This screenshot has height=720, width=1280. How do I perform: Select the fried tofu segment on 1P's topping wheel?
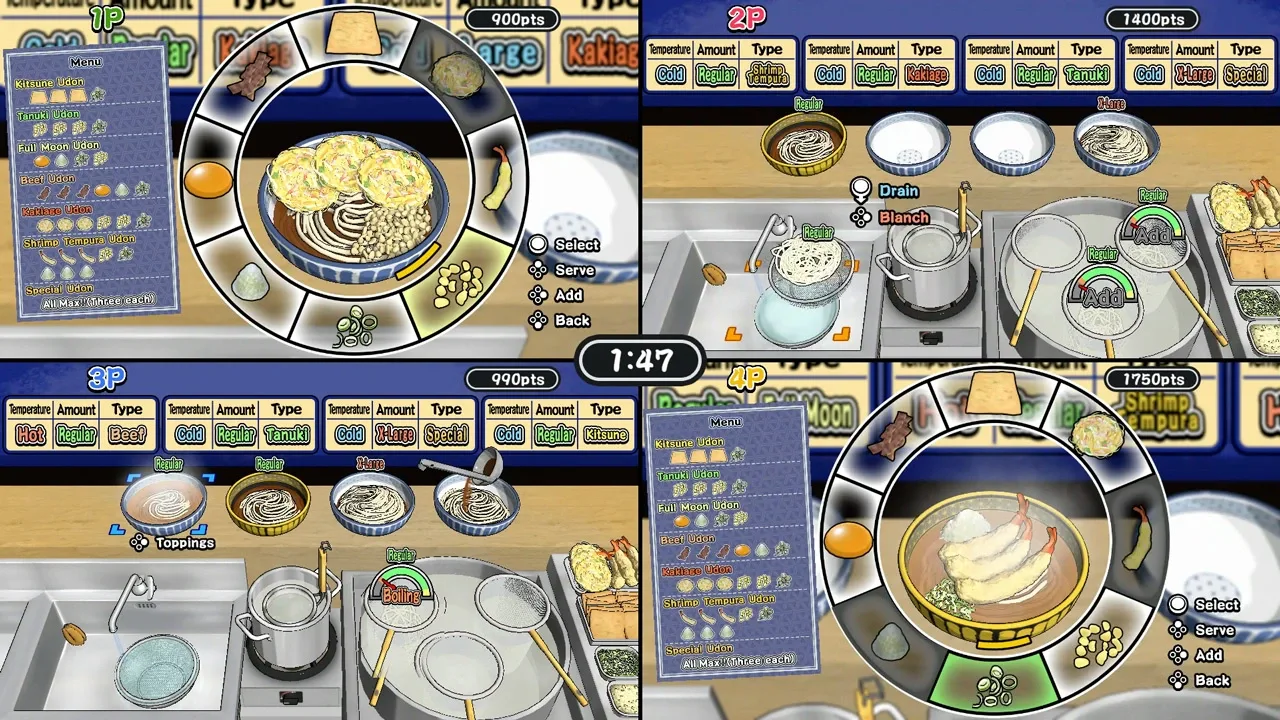353,35
